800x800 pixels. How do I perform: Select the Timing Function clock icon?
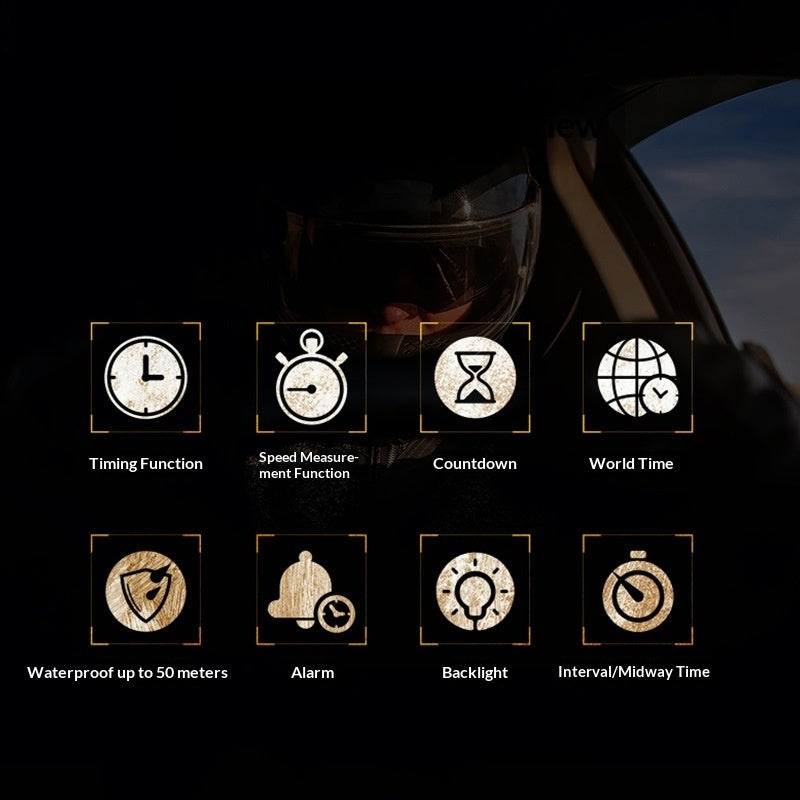pyautogui.click(x=146, y=377)
